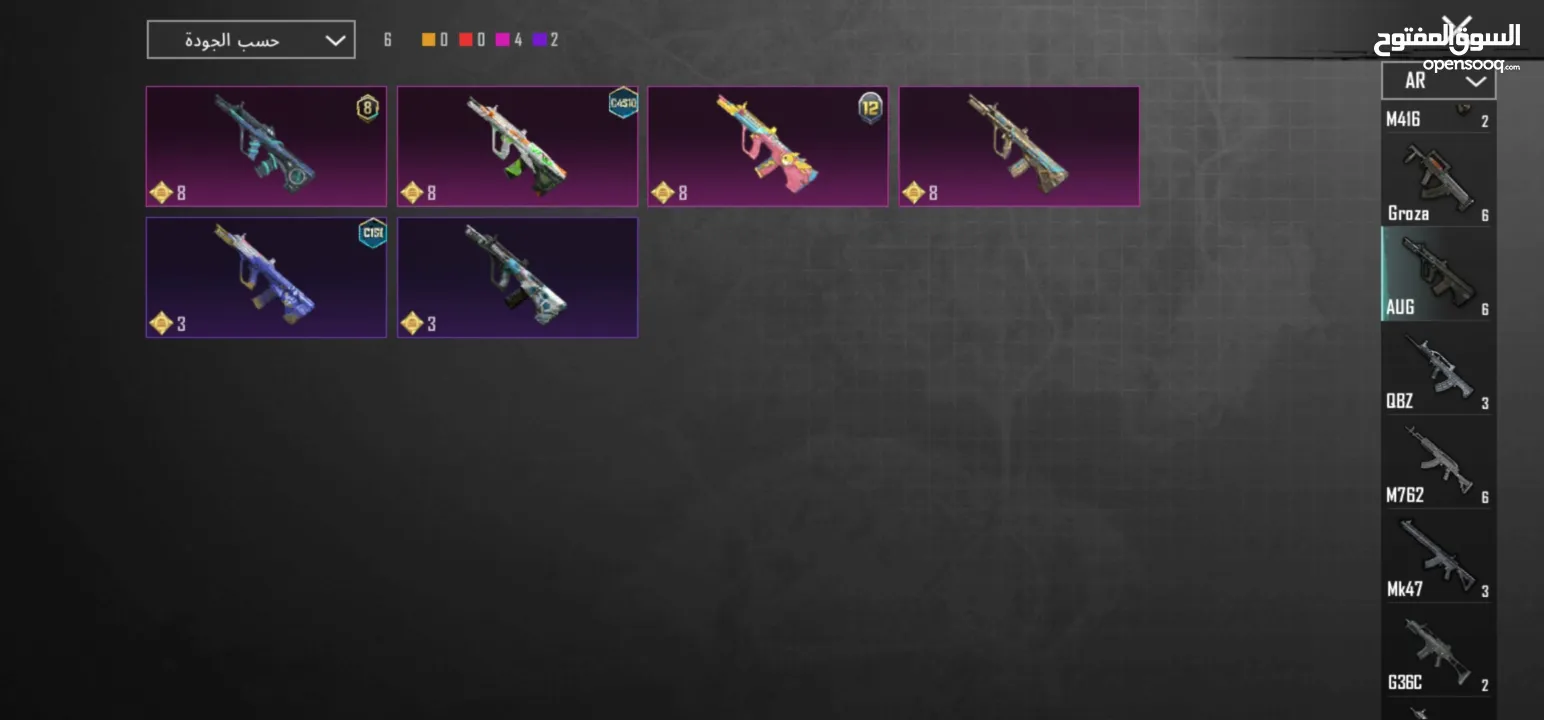Viewport: 1544px width, 720px height.
Task: Select the M416 weapon category
Action: click(1438, 118)
